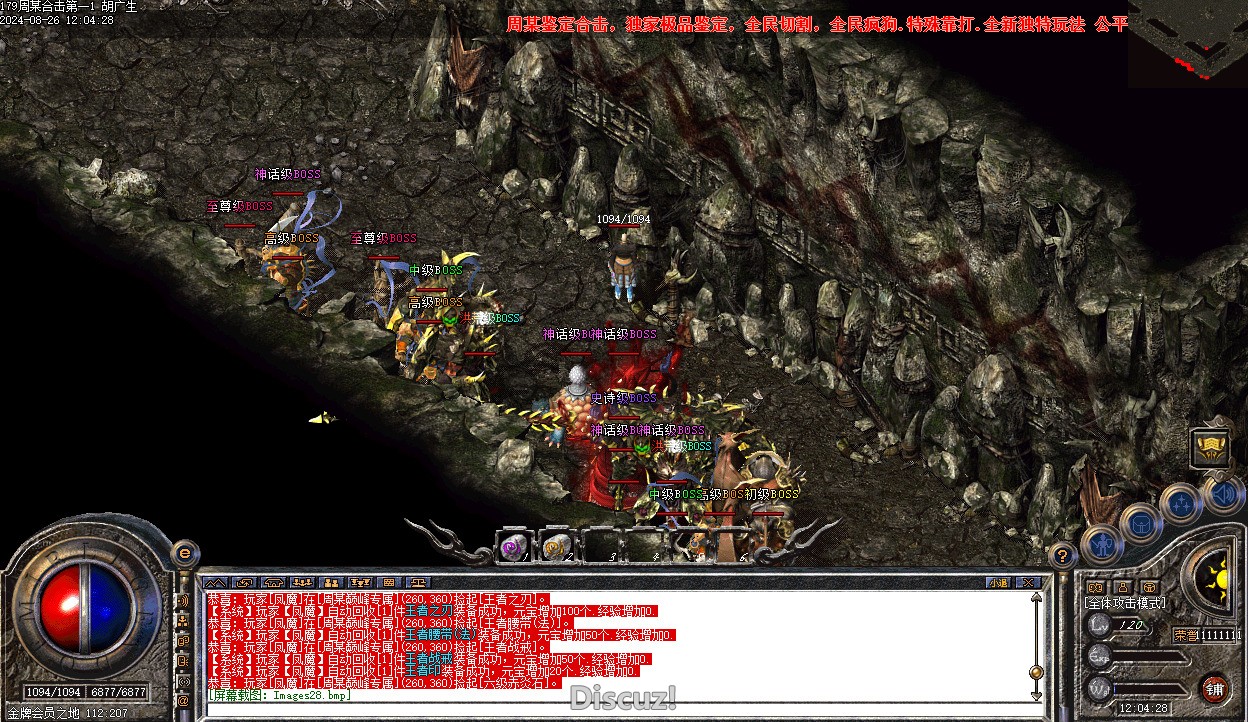Switch attack mode via 全体攻击模式 label
The height and width of the screenshot is (722, 1248).
point(1125,603)
